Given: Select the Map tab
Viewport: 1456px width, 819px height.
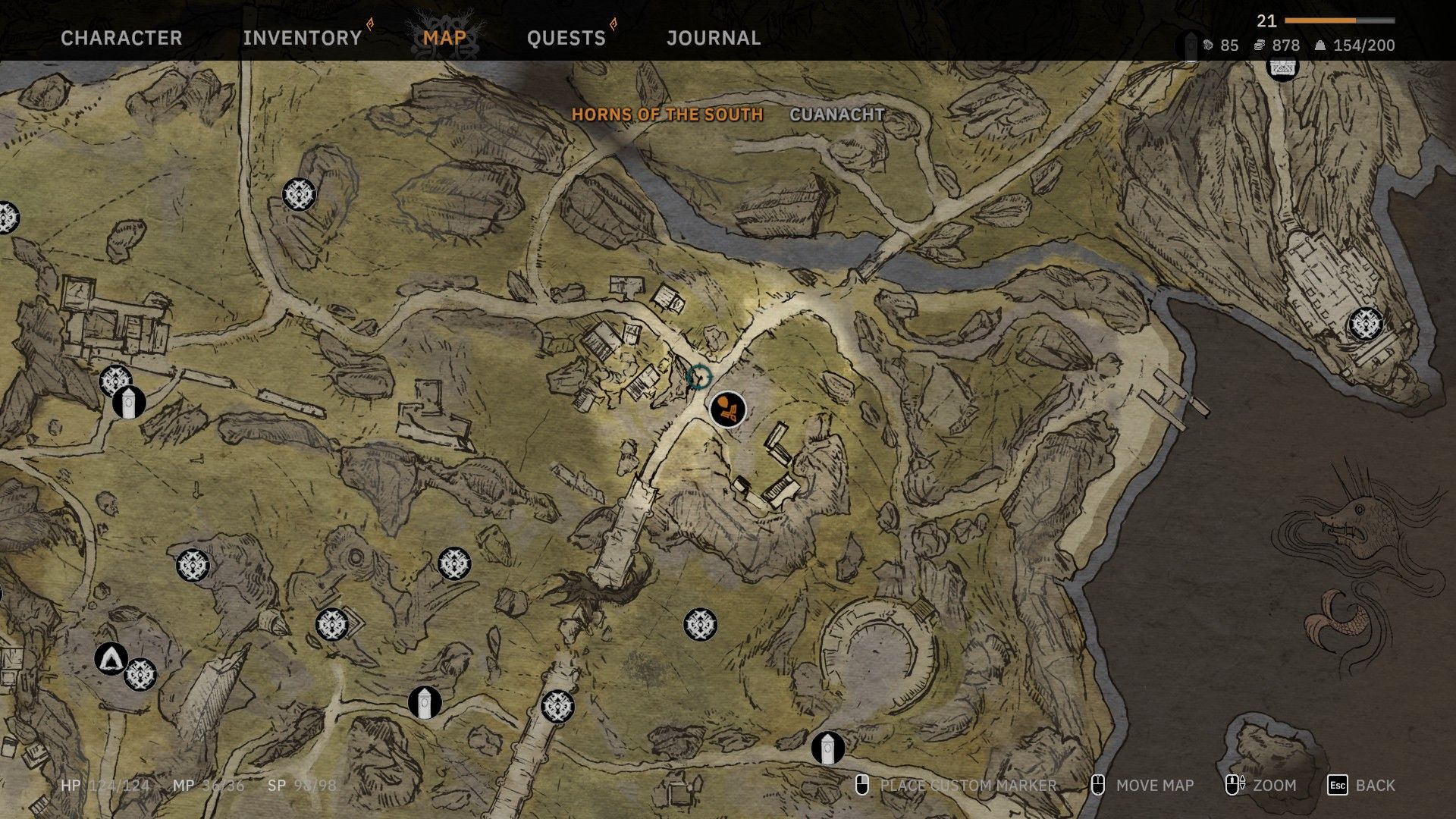Looking at the screenshot, I should pos(444,38).
